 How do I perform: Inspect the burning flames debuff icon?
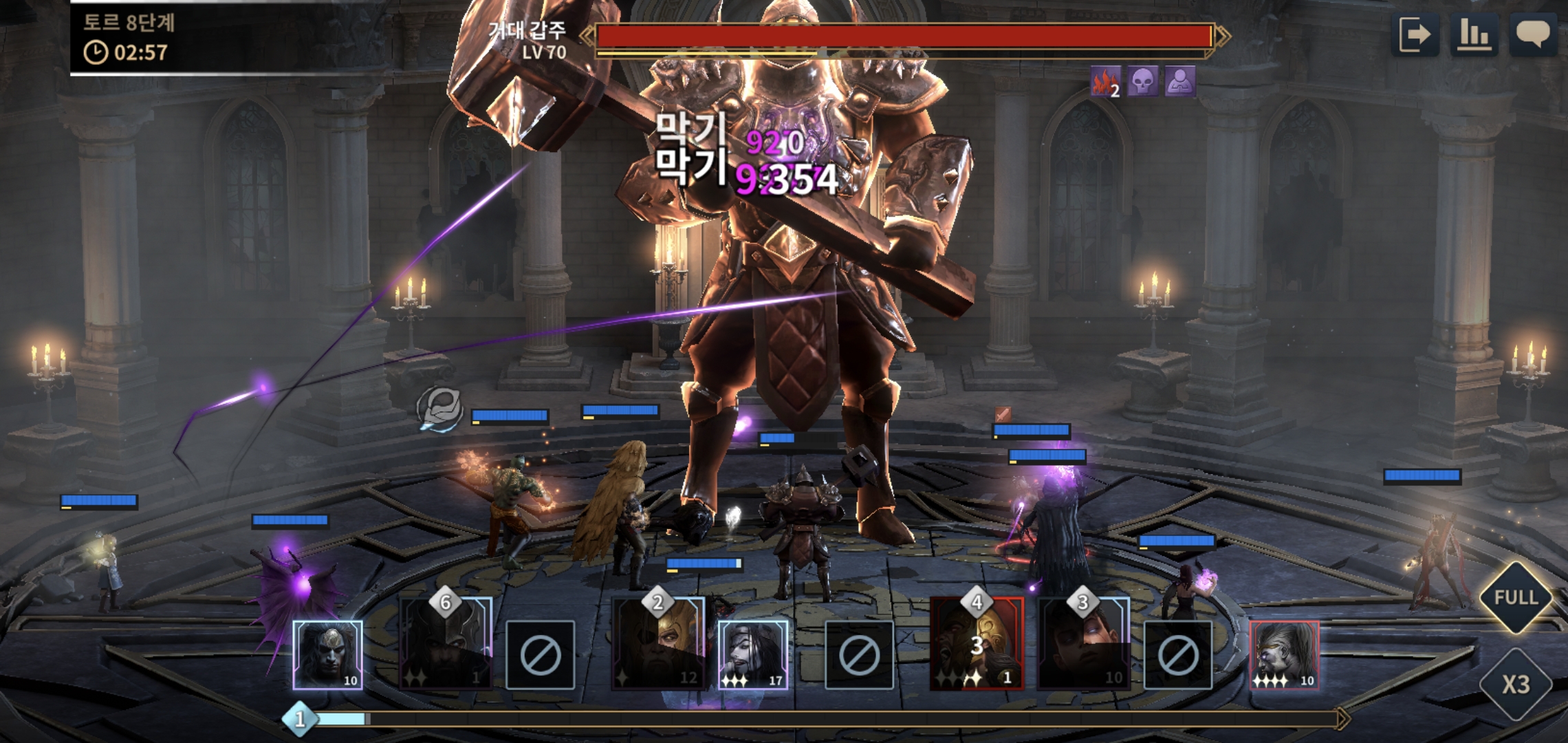coord(1105,82)
